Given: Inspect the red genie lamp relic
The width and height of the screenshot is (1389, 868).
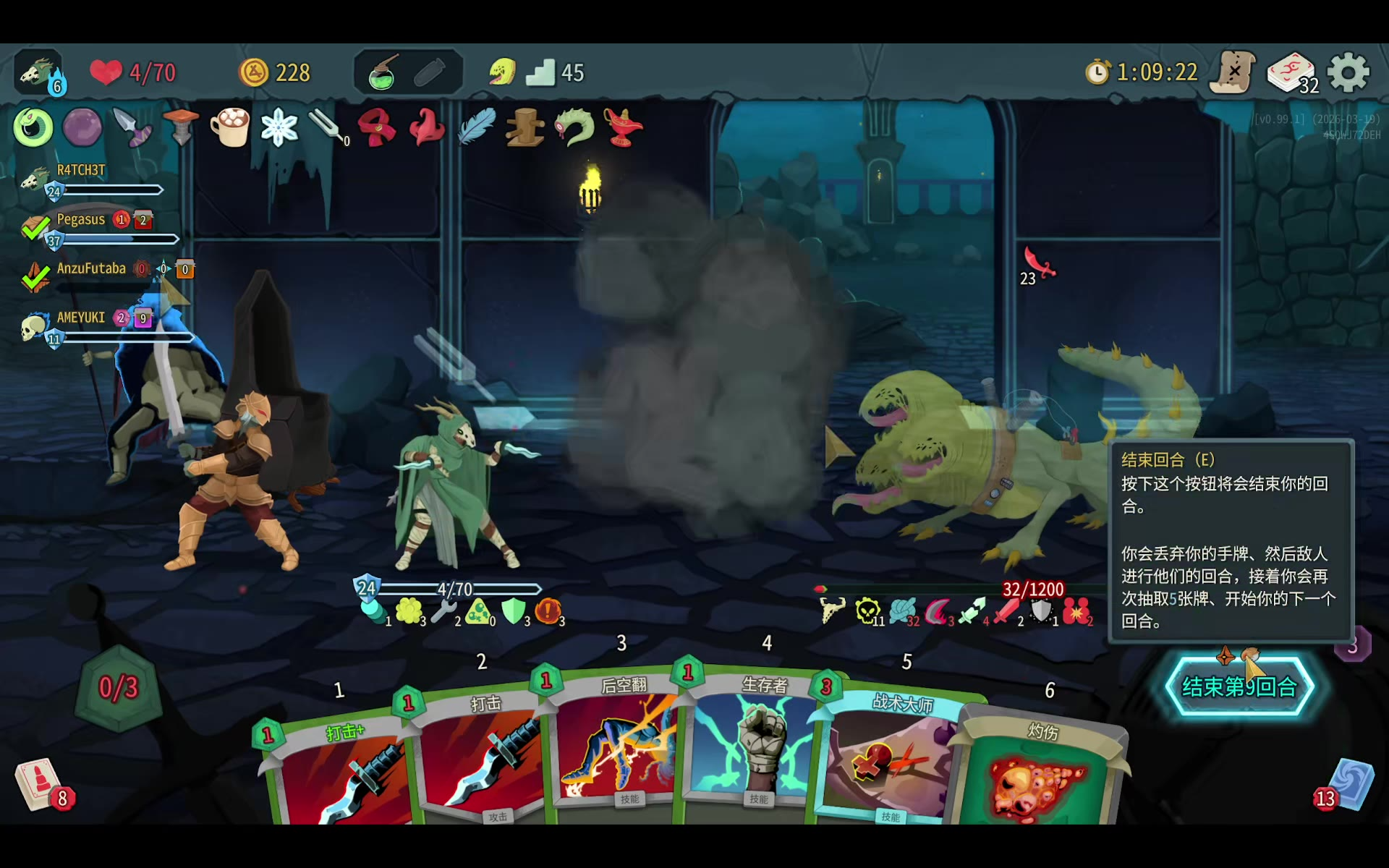Looking at the screenshot, I should pos(622,127).
